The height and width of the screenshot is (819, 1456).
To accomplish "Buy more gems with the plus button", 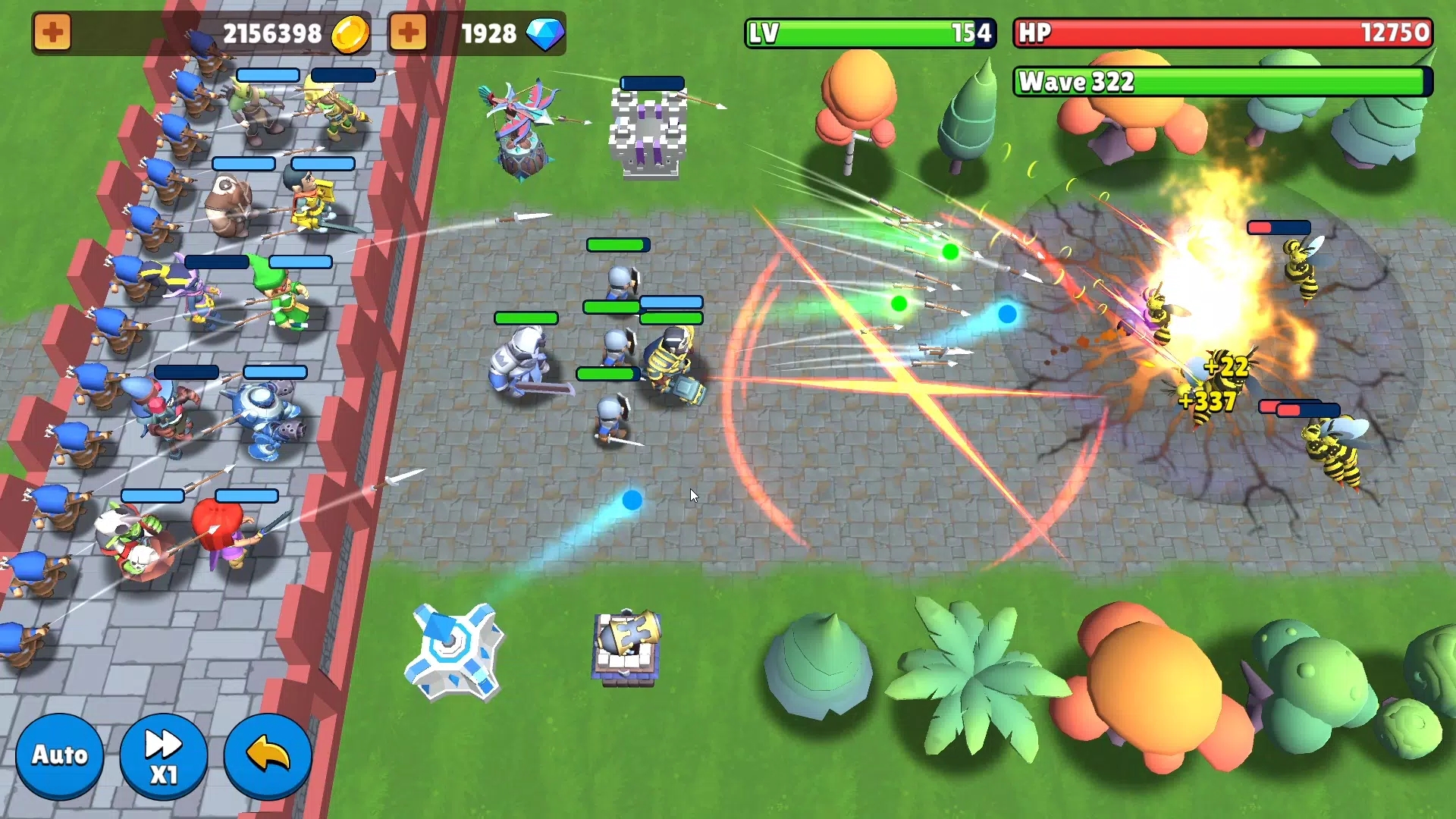I will 408,33.
